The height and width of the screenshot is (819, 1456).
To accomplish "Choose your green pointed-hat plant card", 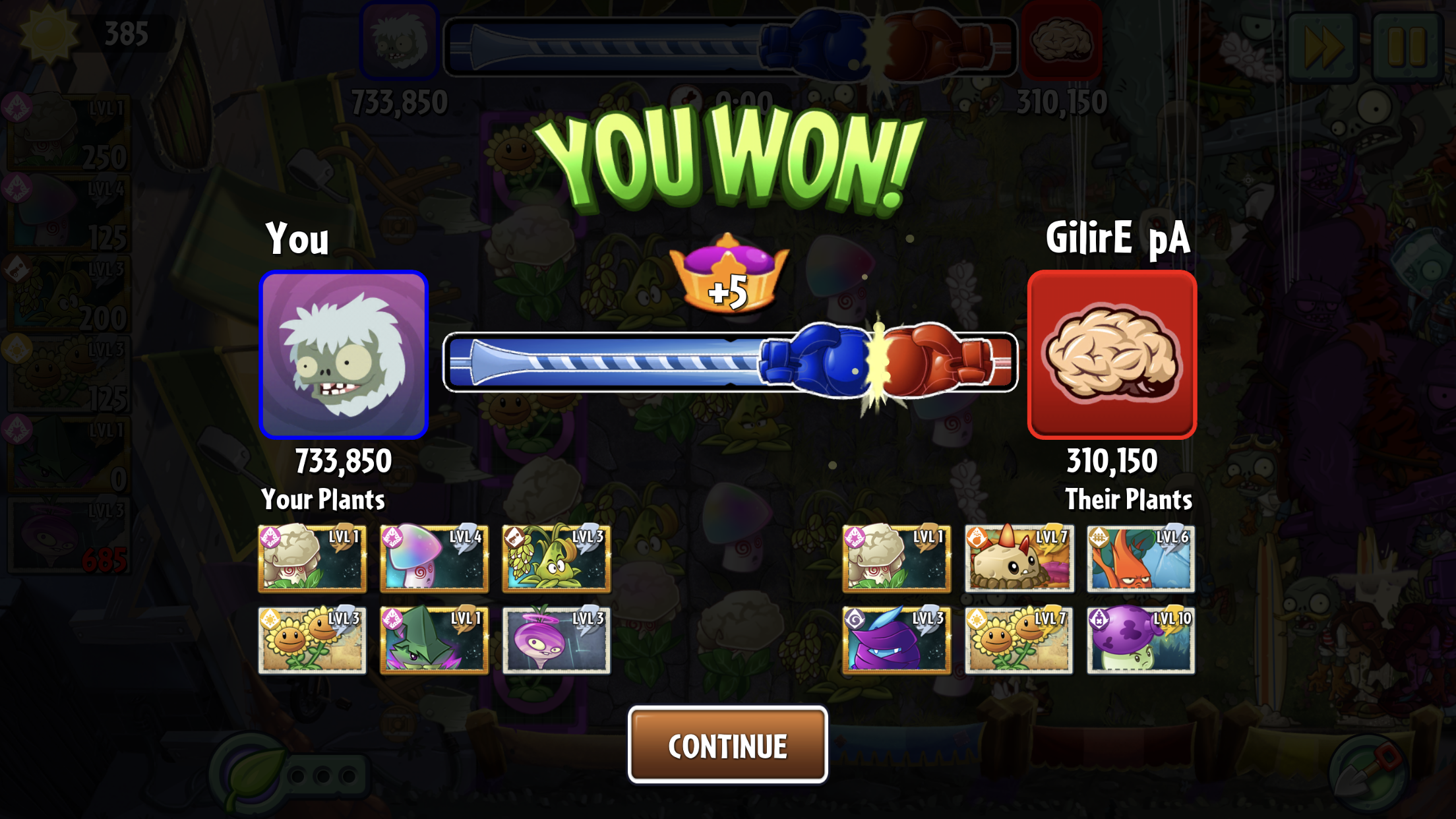I will tap(434, 640).
